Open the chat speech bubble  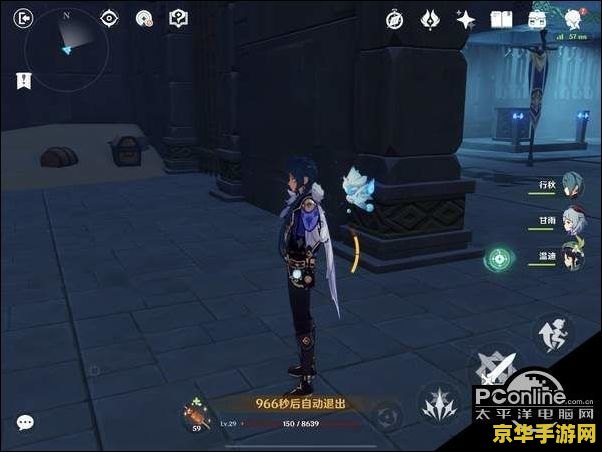25,423
